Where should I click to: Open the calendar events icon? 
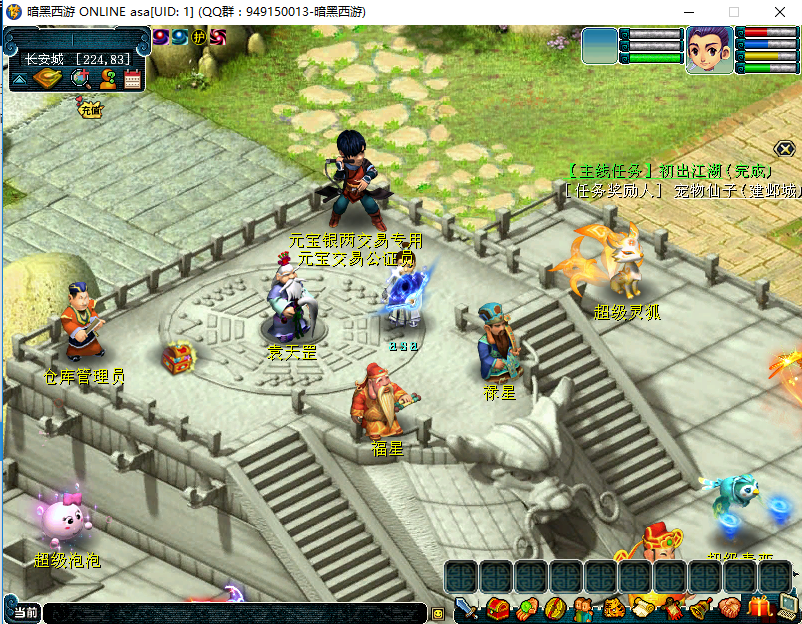(132, 79)
